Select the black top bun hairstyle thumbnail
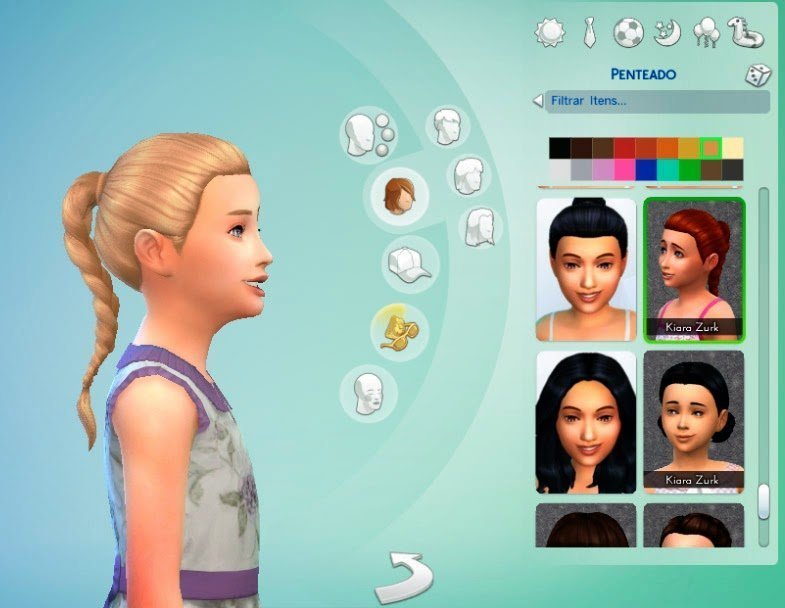Viewport: 785px width, 608px height. [x=586, y=269]
